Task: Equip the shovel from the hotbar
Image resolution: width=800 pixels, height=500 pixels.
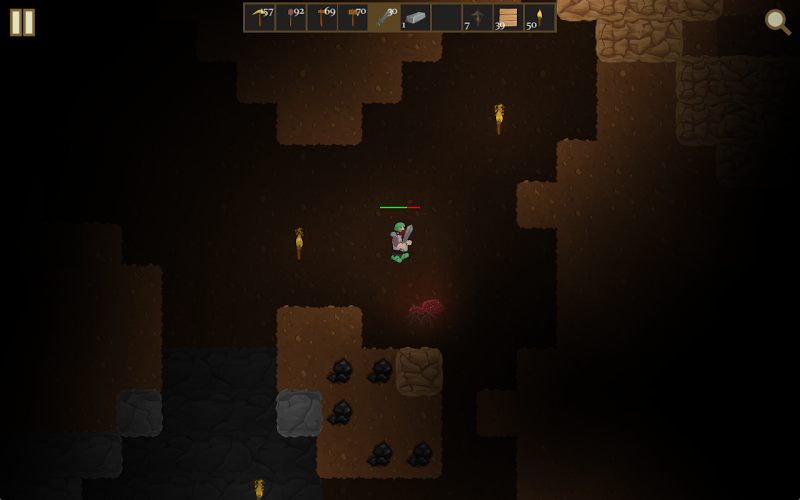Action: (292, 17)
